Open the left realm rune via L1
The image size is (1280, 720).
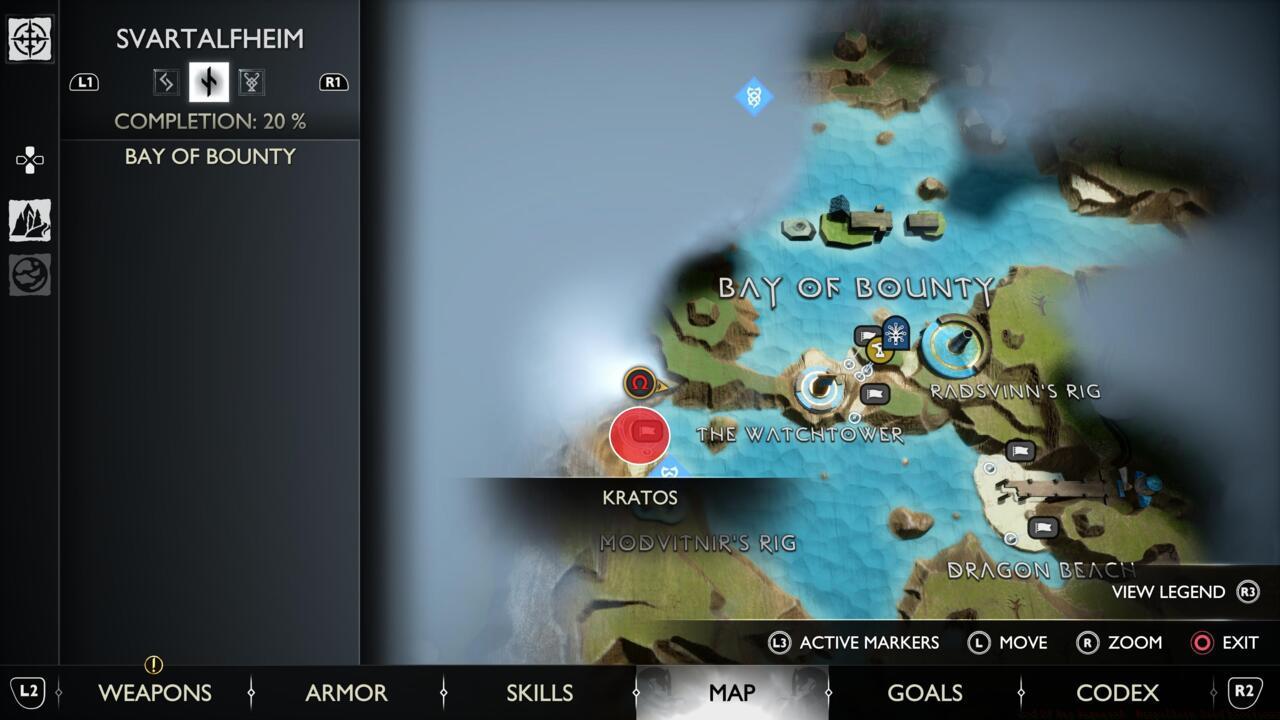[85, 83]
